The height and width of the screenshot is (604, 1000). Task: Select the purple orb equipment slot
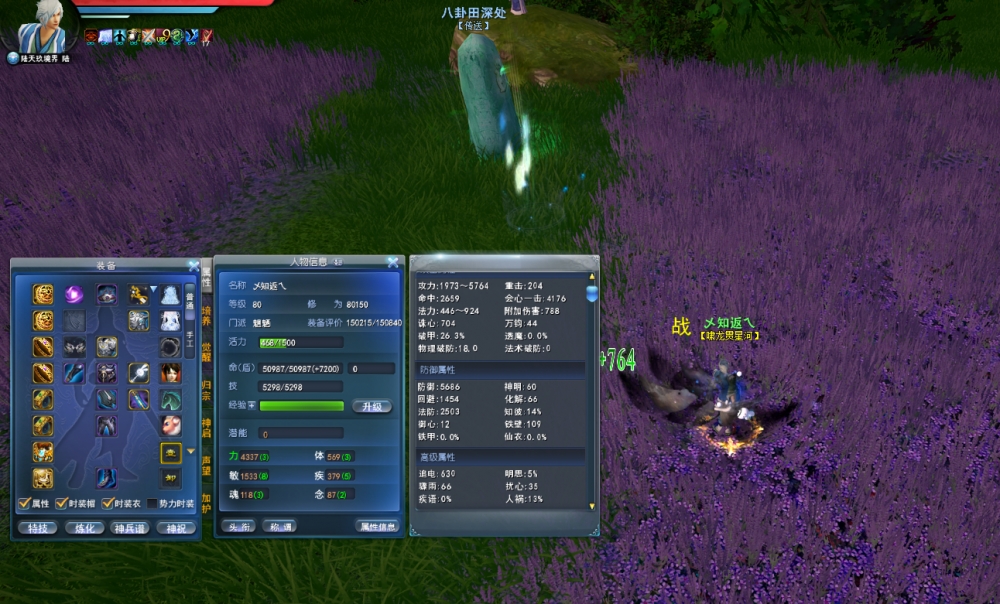(75, 294)
